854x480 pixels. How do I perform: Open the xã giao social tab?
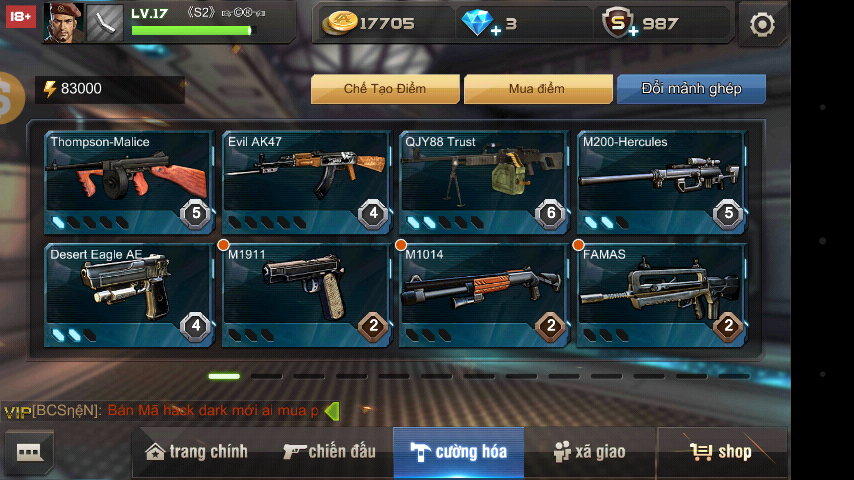pos(590,452)
